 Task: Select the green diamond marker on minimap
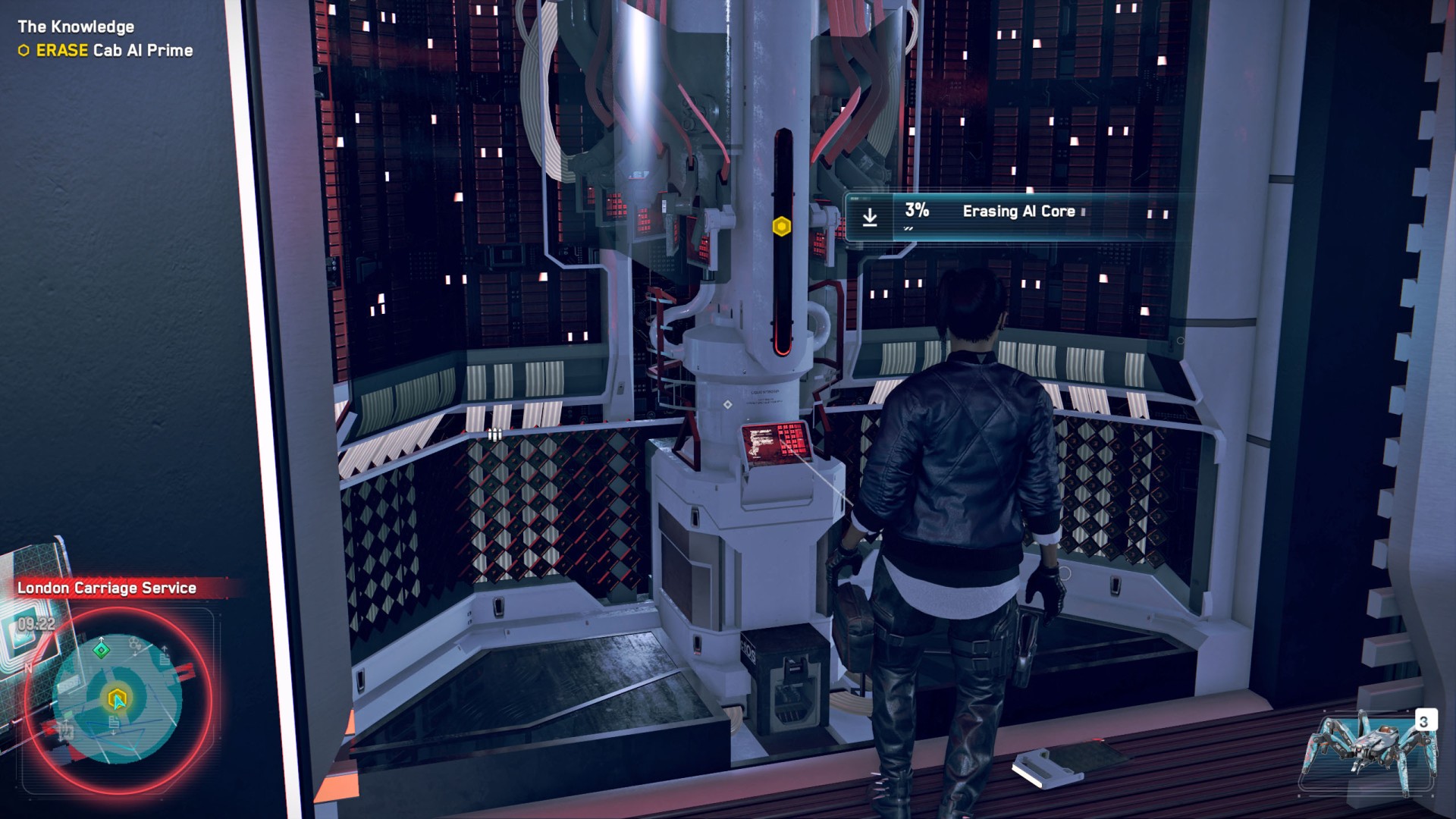tap(101, 650)
